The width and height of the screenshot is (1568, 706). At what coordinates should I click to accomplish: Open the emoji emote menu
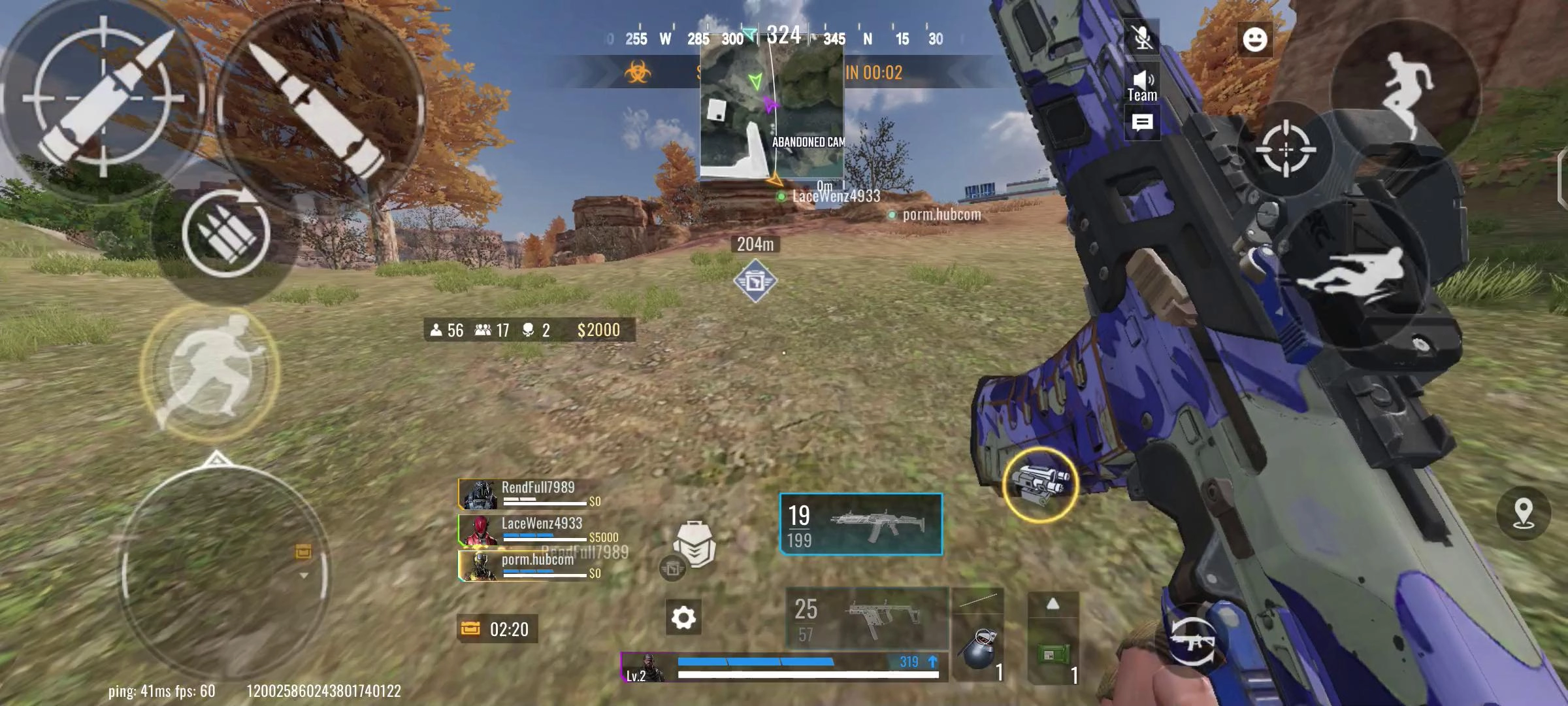click(x=1254, y=40)
